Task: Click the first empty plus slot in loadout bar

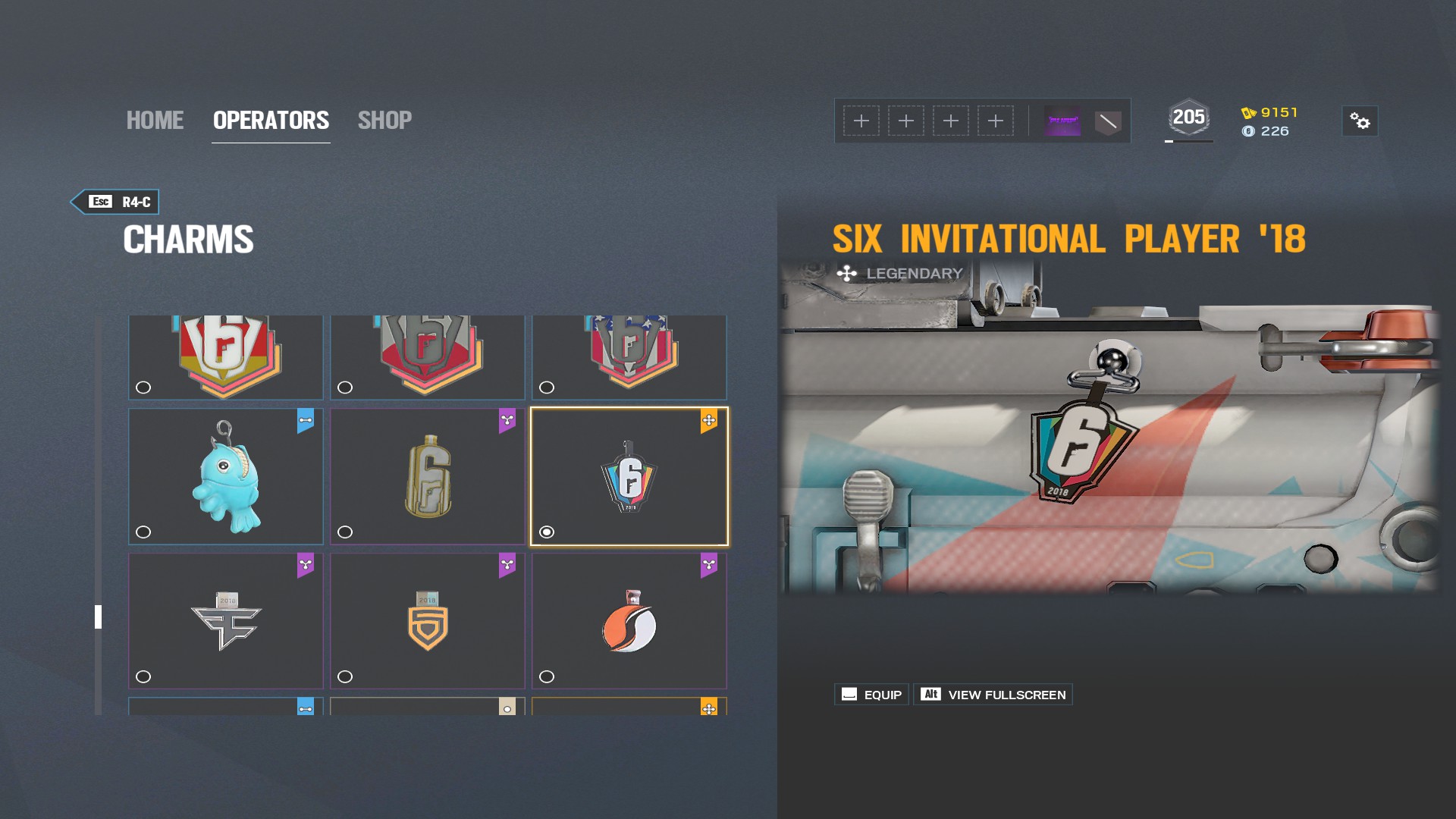Action: pos(861,120)
